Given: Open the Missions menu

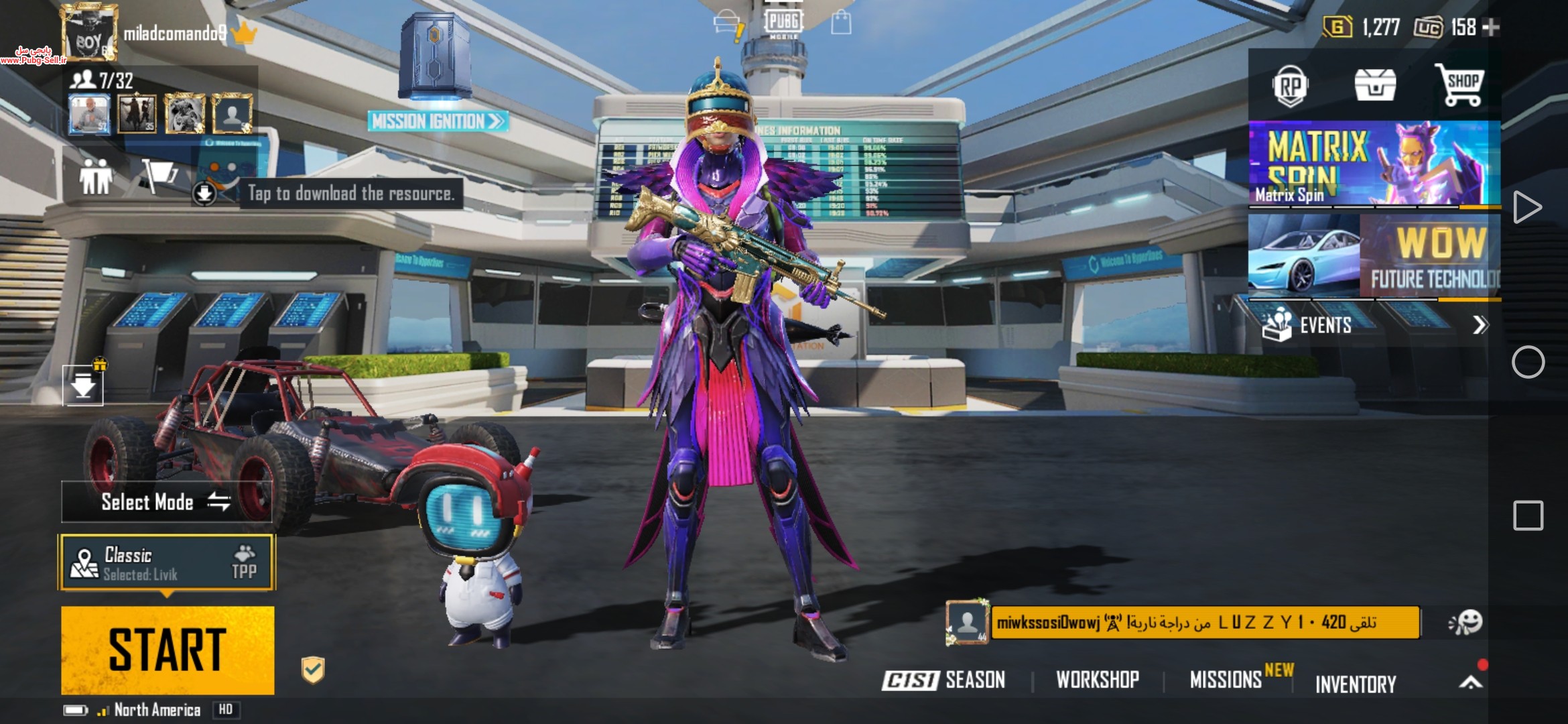Looking at the screenshot, I should pyautogui.click(x=1226, y=680).
